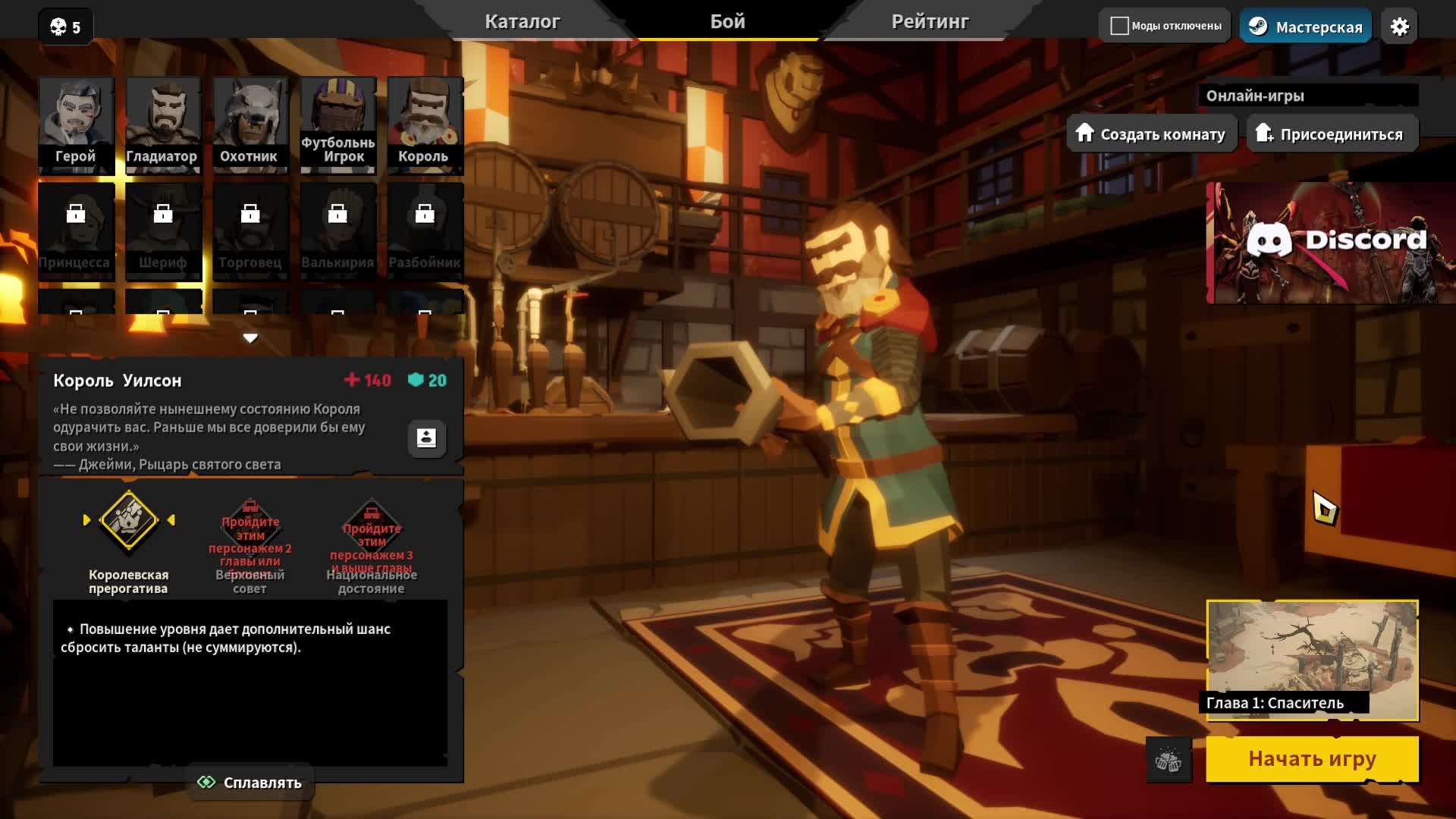Pick the Охотник character portrait
1456x819 pixels.
pyautogui.click(x=249, y=124)
